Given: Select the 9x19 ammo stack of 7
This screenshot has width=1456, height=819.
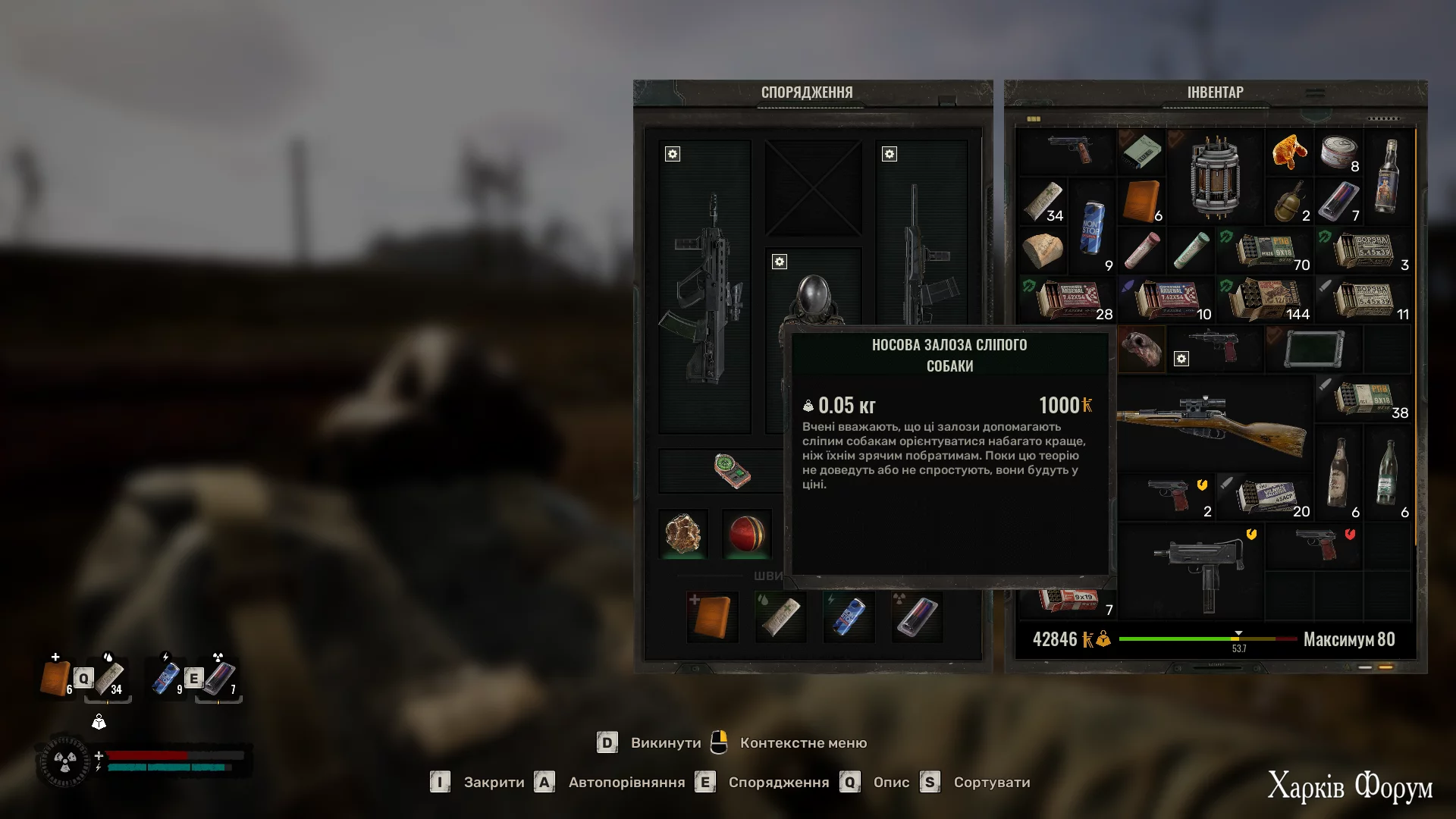Looking at the screenshot, I should [1069, 601].
